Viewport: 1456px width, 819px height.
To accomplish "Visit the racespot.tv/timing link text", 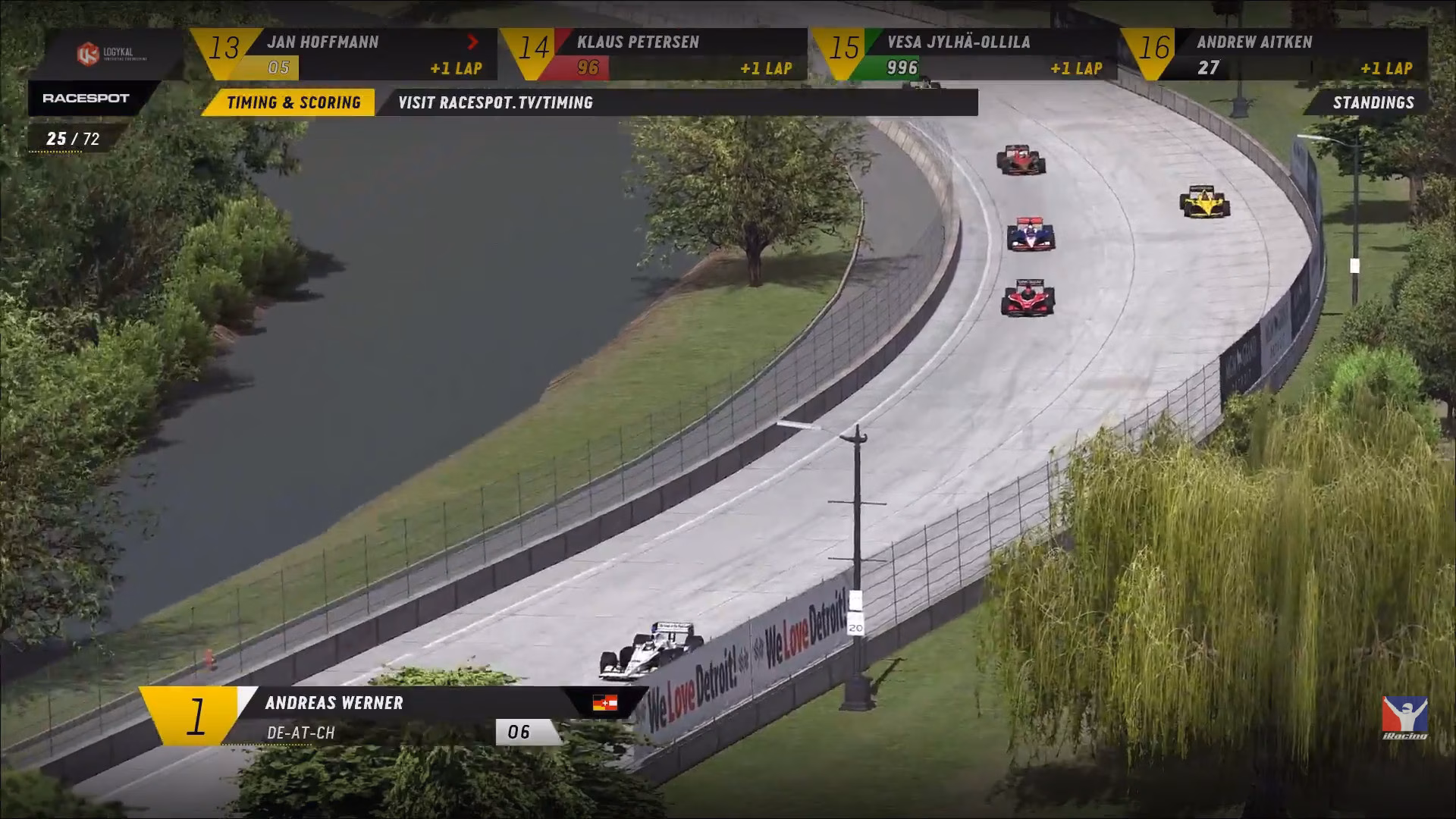I will coord(496,103).
